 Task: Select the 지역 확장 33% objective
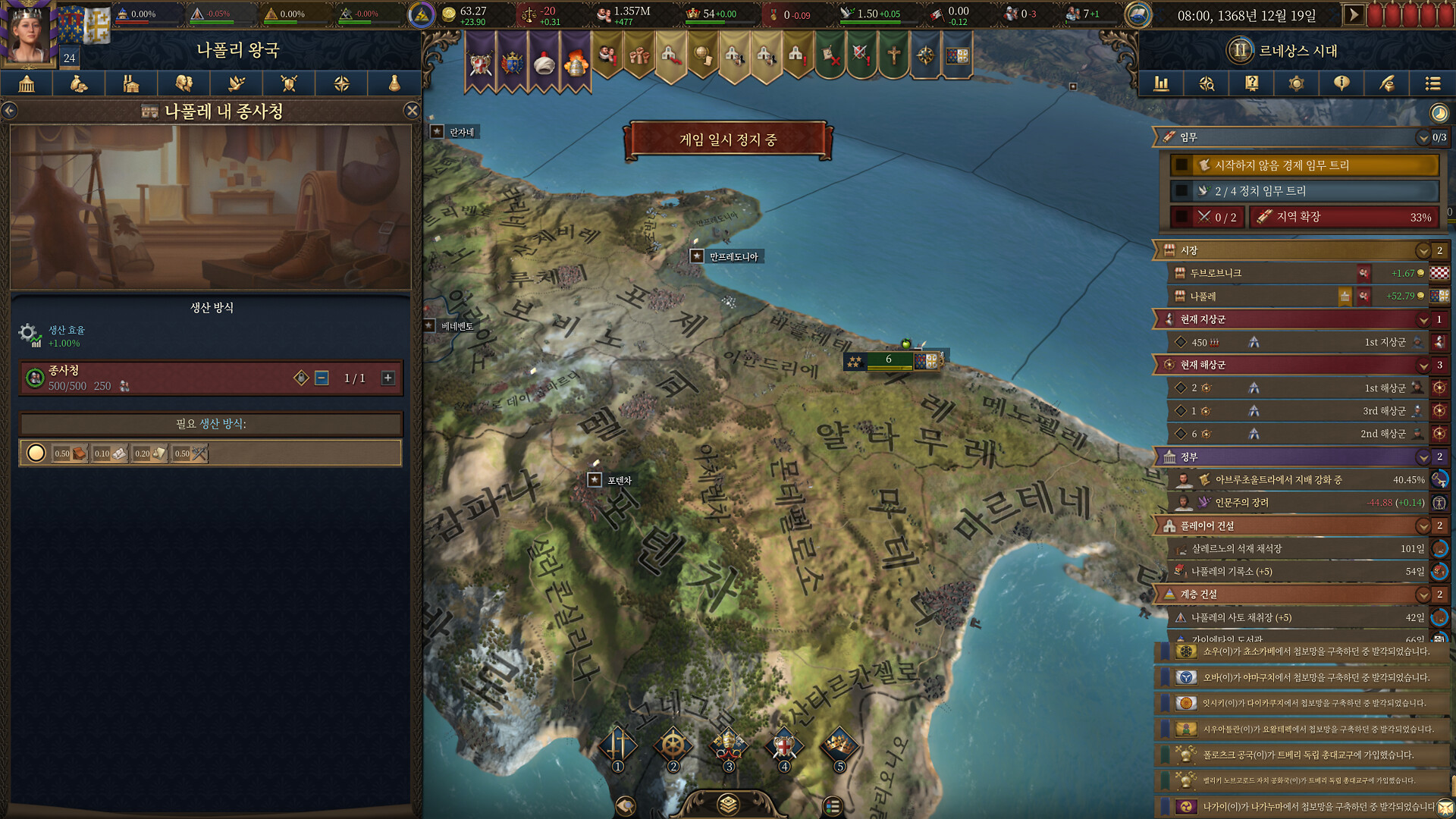(x=1344, y=217)
